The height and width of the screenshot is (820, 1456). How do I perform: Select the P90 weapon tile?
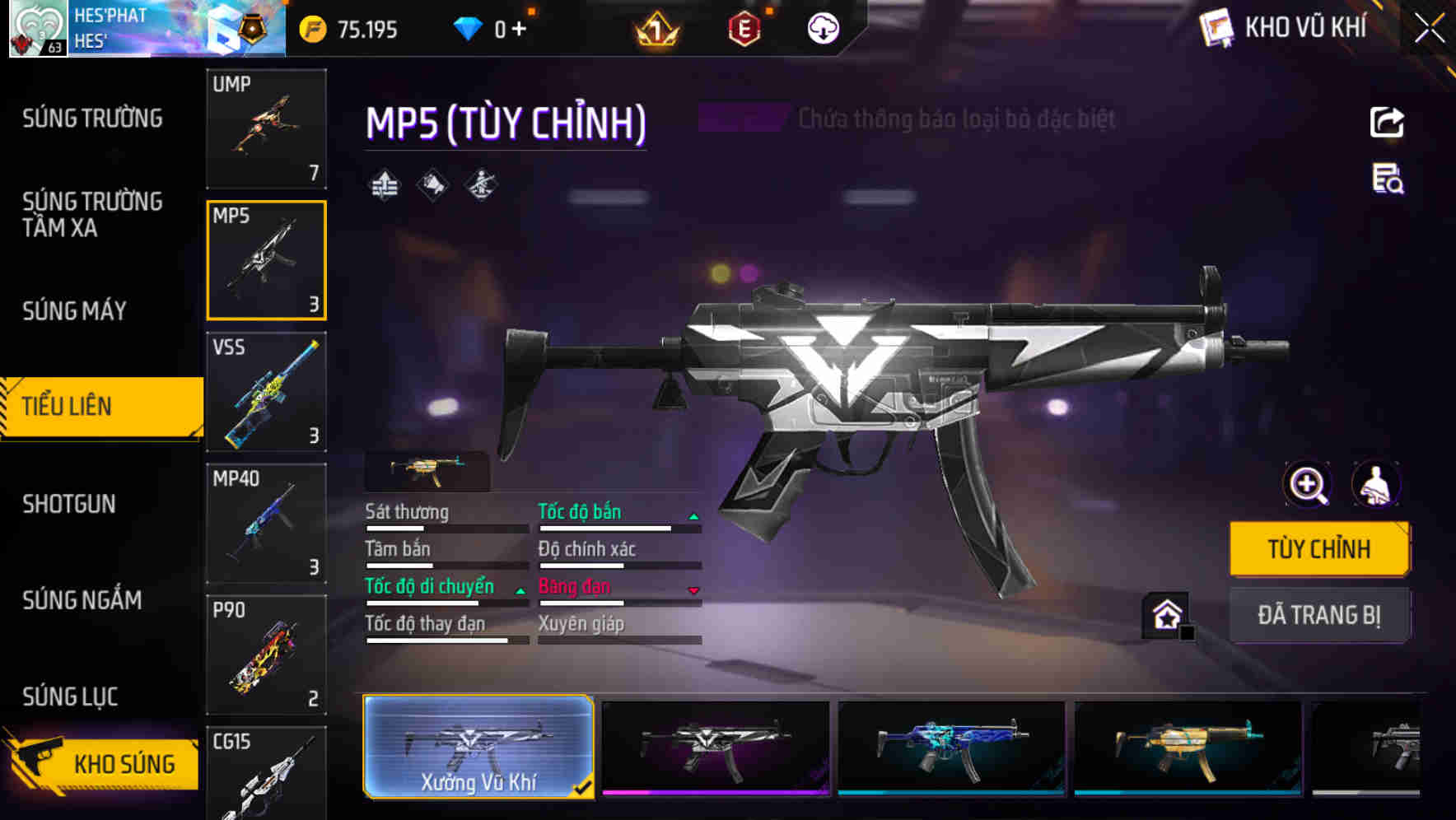pyautogui.click(x=266, y=655)
